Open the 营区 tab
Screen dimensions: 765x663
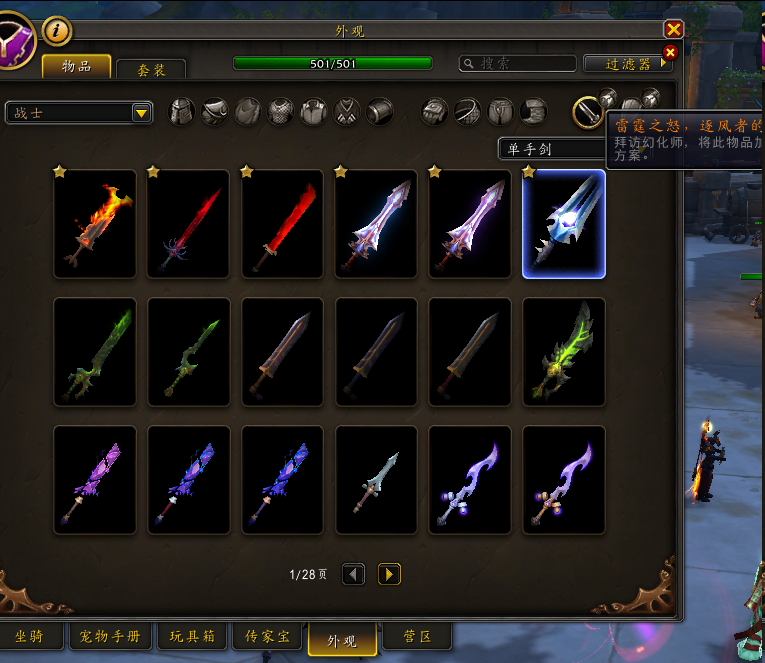click(x=417, y=637)
